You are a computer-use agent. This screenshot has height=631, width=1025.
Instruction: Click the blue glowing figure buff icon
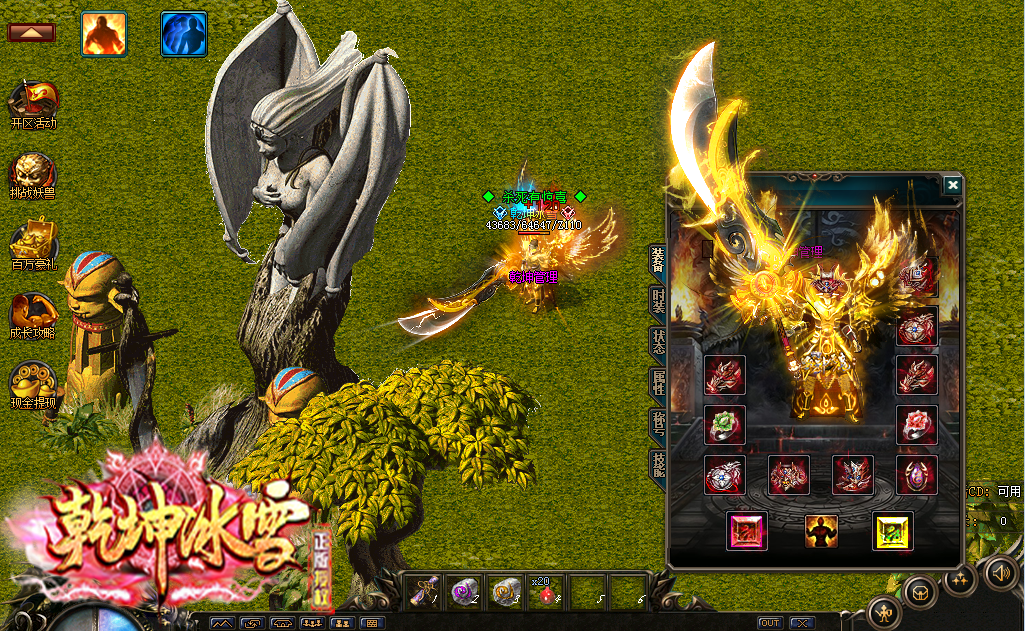point(184,33)
